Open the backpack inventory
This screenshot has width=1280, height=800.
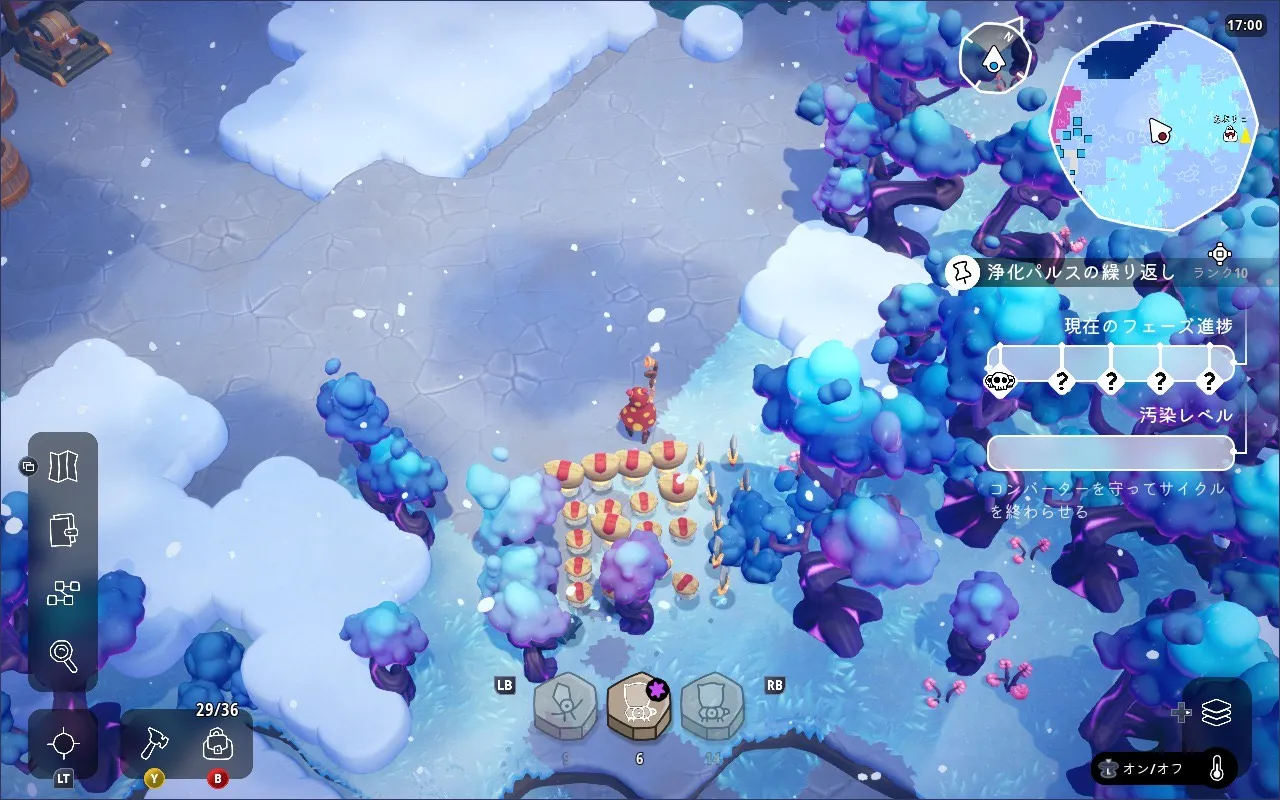[x=217, y=744]
